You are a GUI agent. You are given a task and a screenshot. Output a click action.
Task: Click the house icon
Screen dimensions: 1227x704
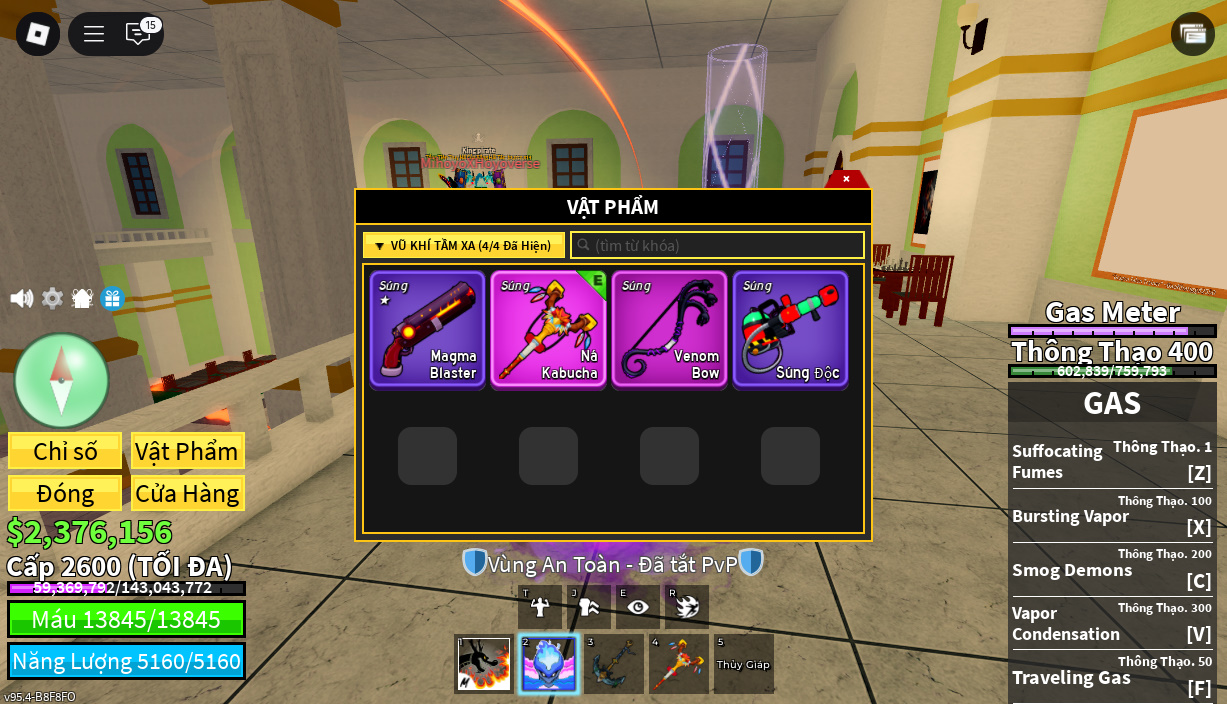(82, 298)
